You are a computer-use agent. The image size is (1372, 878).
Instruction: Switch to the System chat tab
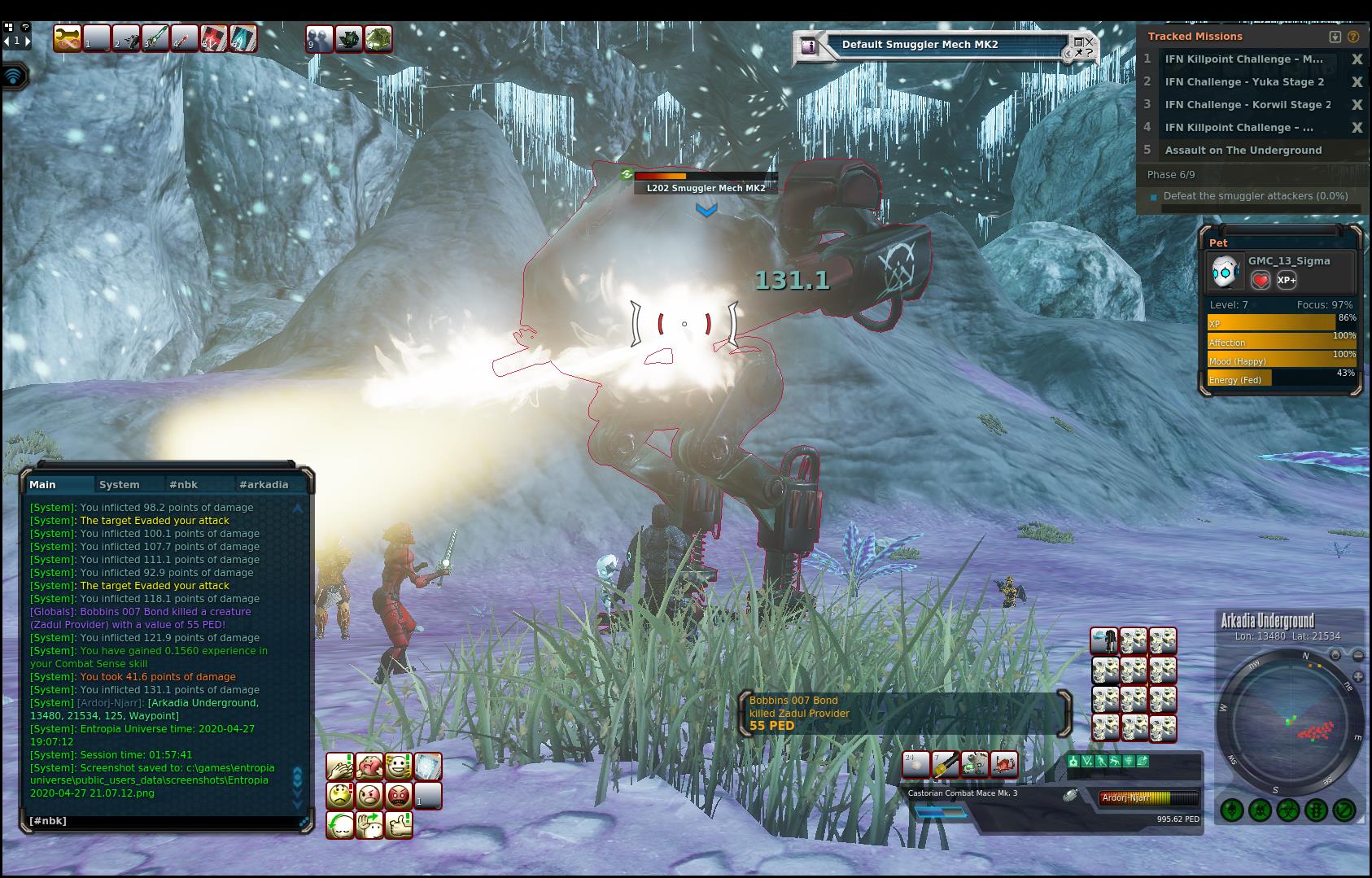[120, 484]
